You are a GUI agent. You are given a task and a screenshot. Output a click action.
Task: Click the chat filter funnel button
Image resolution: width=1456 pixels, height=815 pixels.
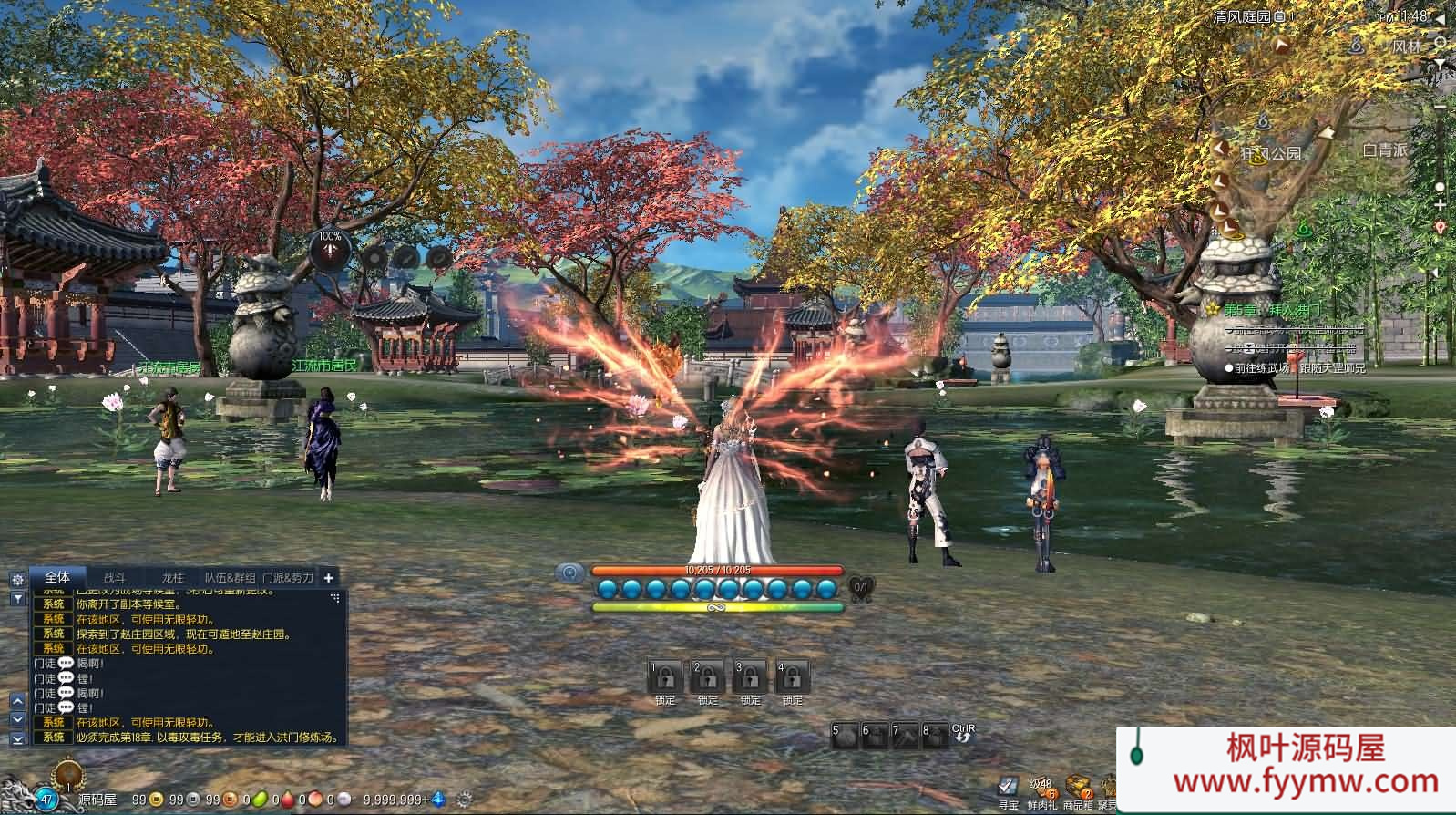coord(17,598)
